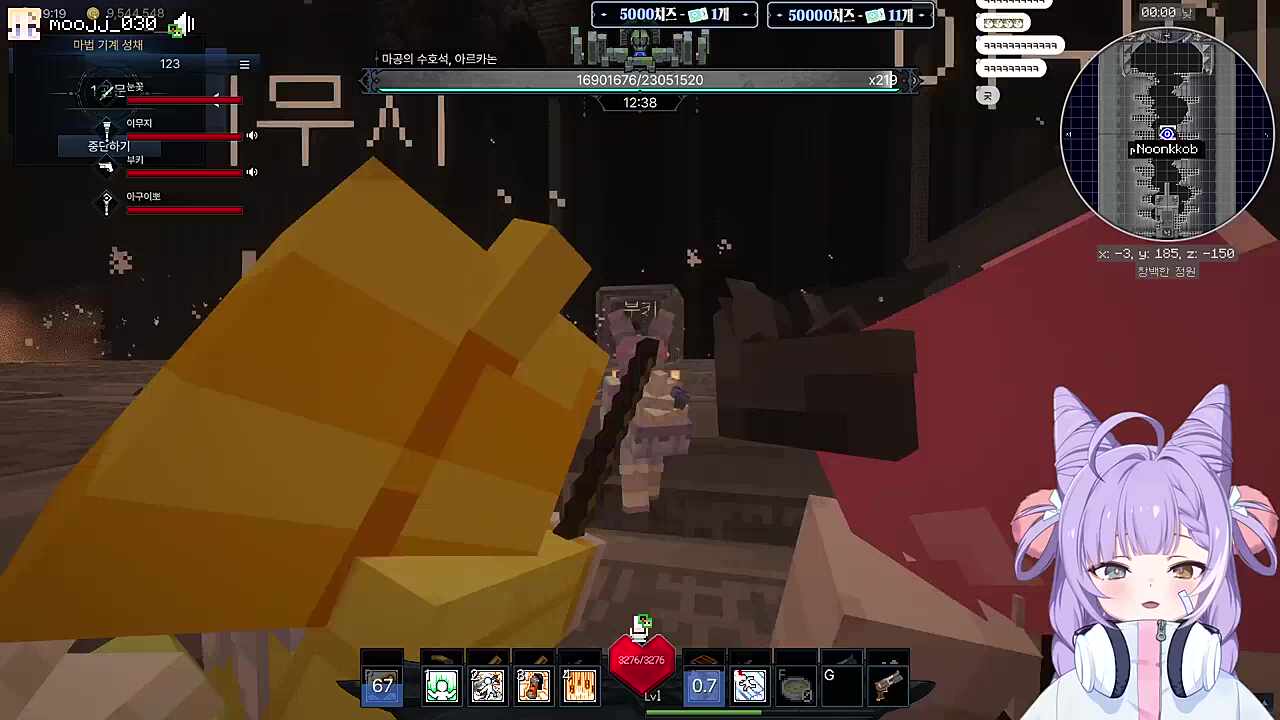Click 아르카나's boss health bar

[x=640, y=80]
